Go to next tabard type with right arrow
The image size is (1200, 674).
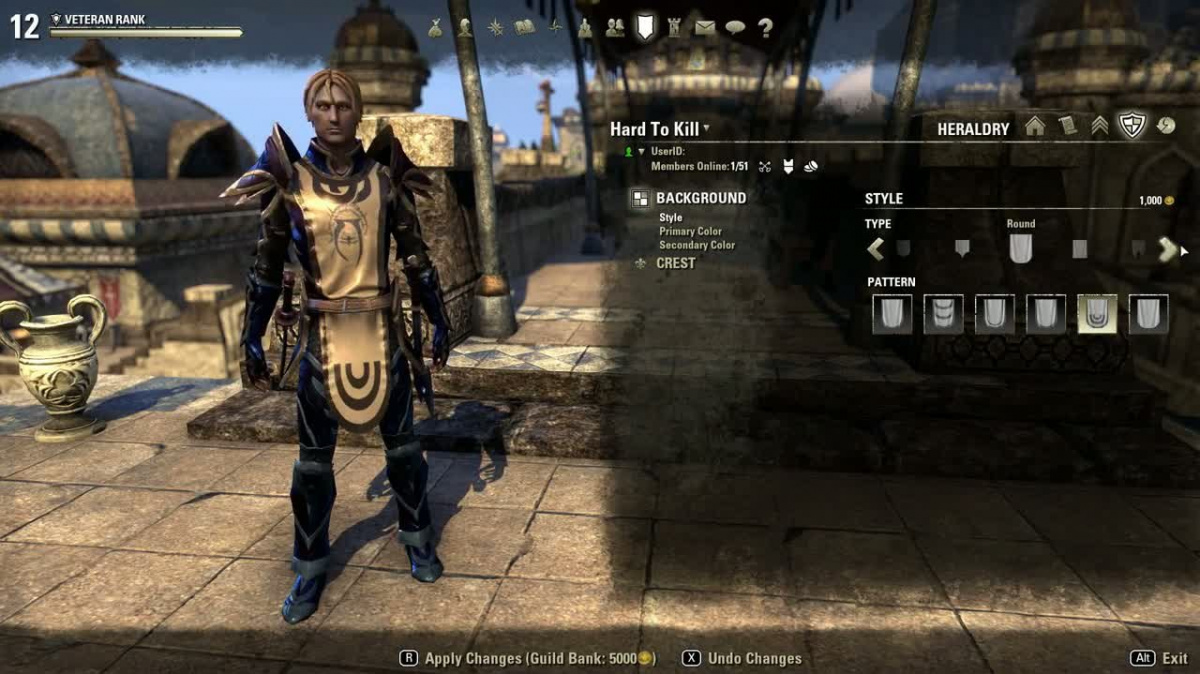click(1167, 249)
